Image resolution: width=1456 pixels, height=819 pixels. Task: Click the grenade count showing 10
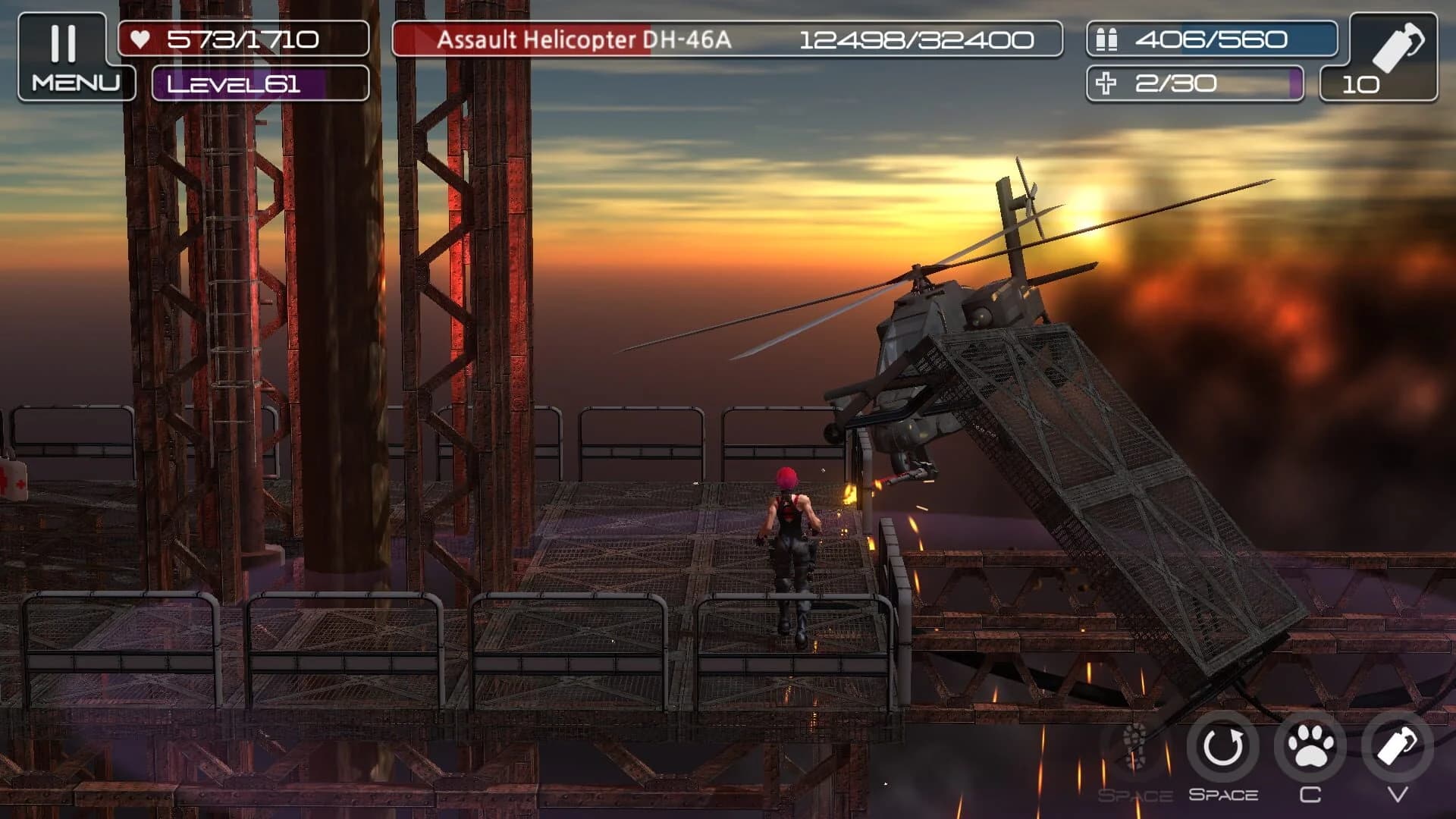pos(1362,83)
